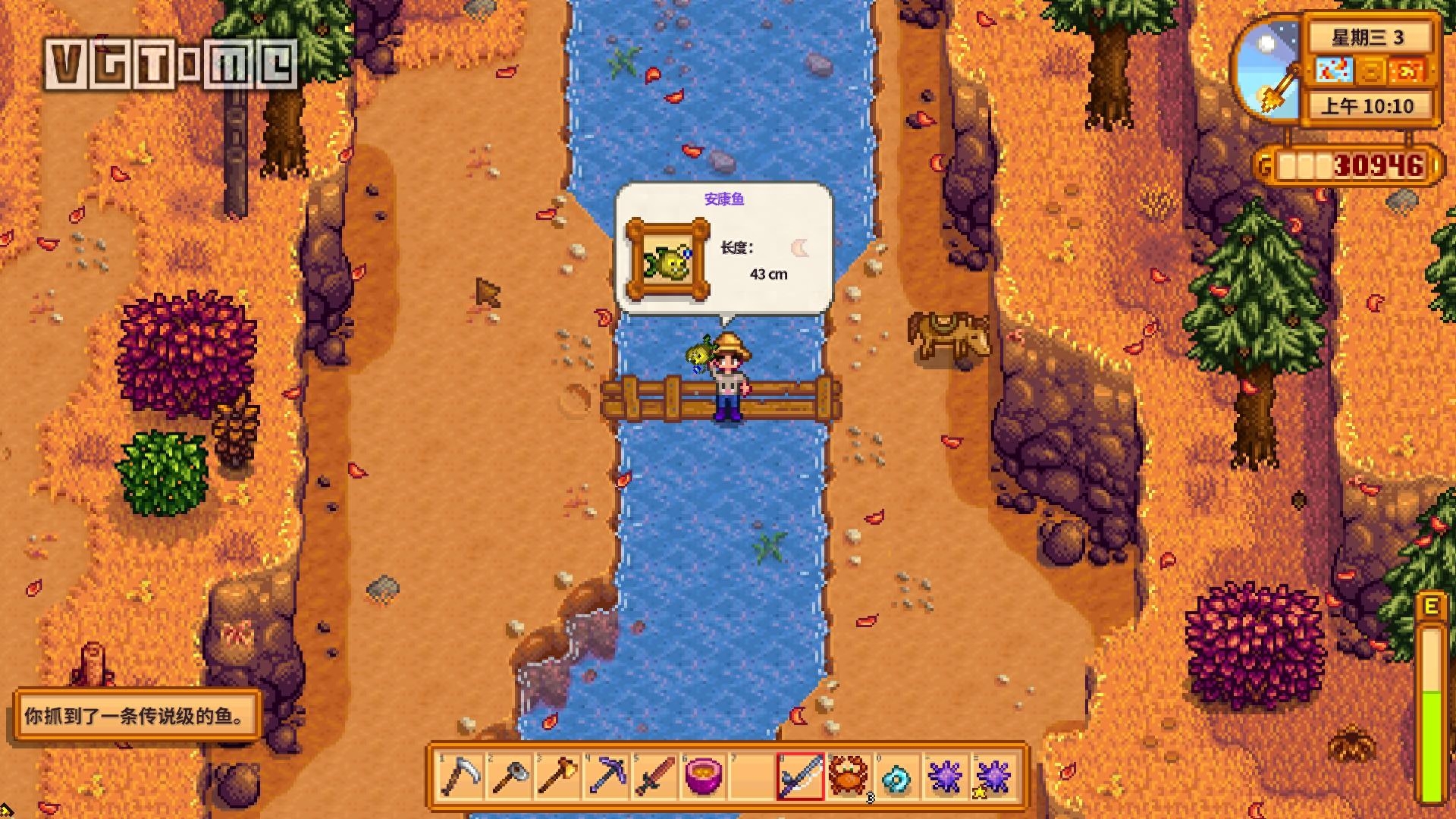Screen dimensions: 1456x819
Task: Click the fall season icon
Action: pos(1407,71)
